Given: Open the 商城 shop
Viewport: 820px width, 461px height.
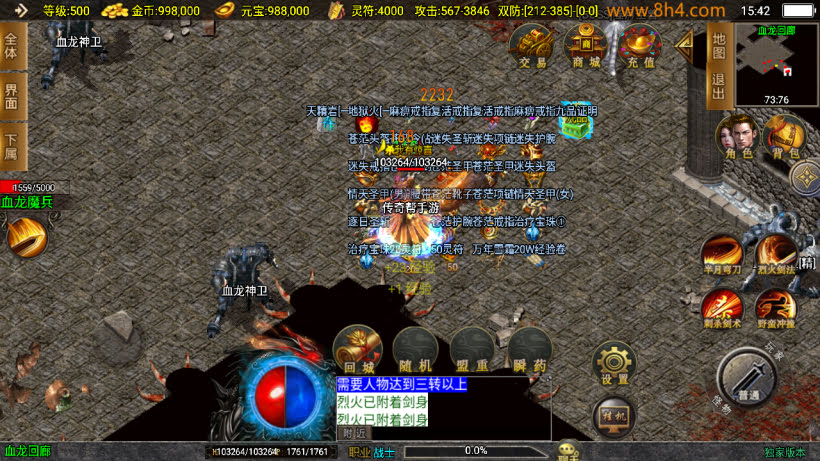Looking at the screenshot, I should [x=586, y=46].
